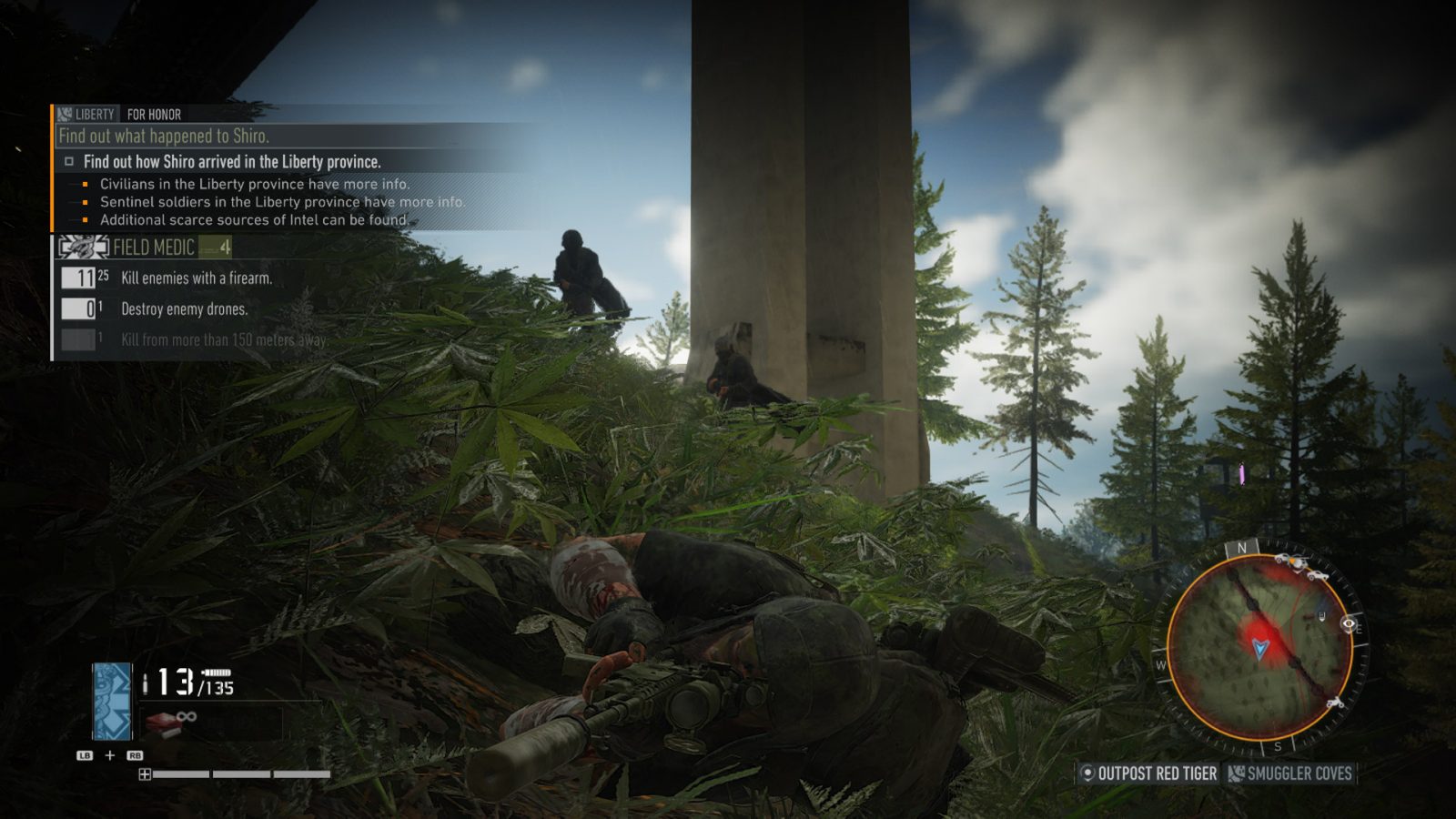Screen dimensions: 1456x819
Task: Click the Smuggler Coves faction icon
Action: point(1236,774)
